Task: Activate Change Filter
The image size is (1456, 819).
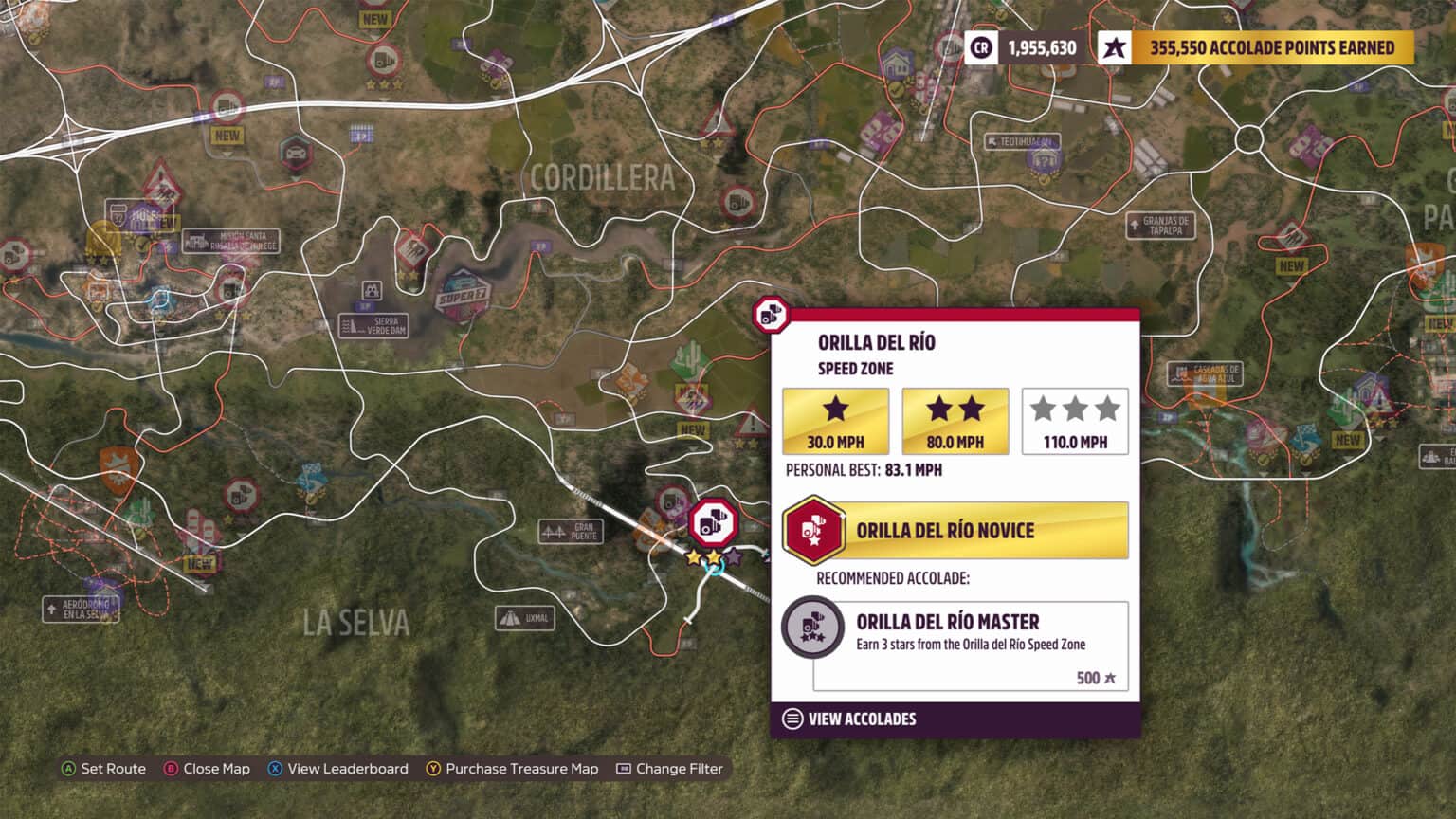Action: pos(669,769)
